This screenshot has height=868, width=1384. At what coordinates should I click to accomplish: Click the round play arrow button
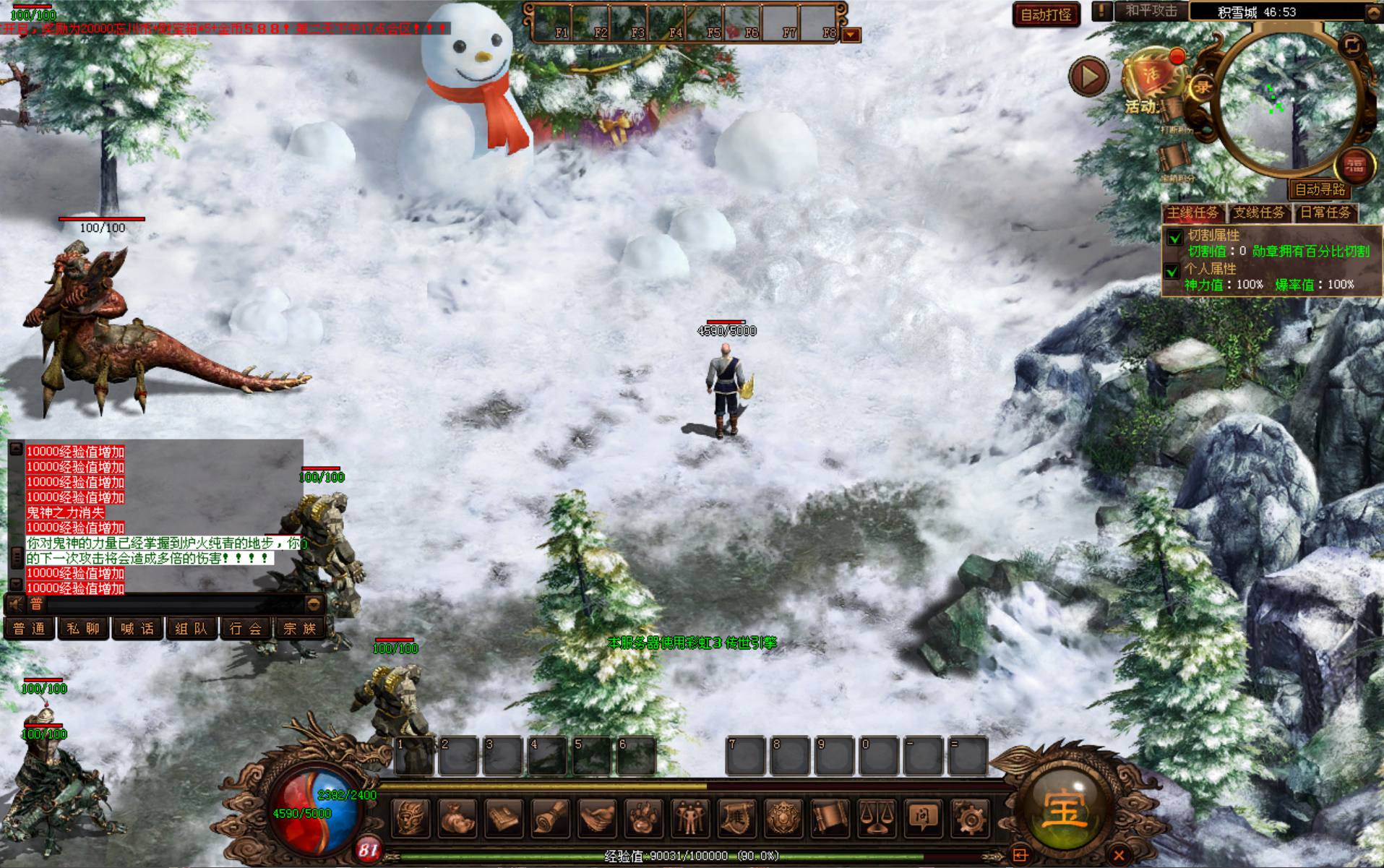pyautogui.click(x=1088, y=76)
